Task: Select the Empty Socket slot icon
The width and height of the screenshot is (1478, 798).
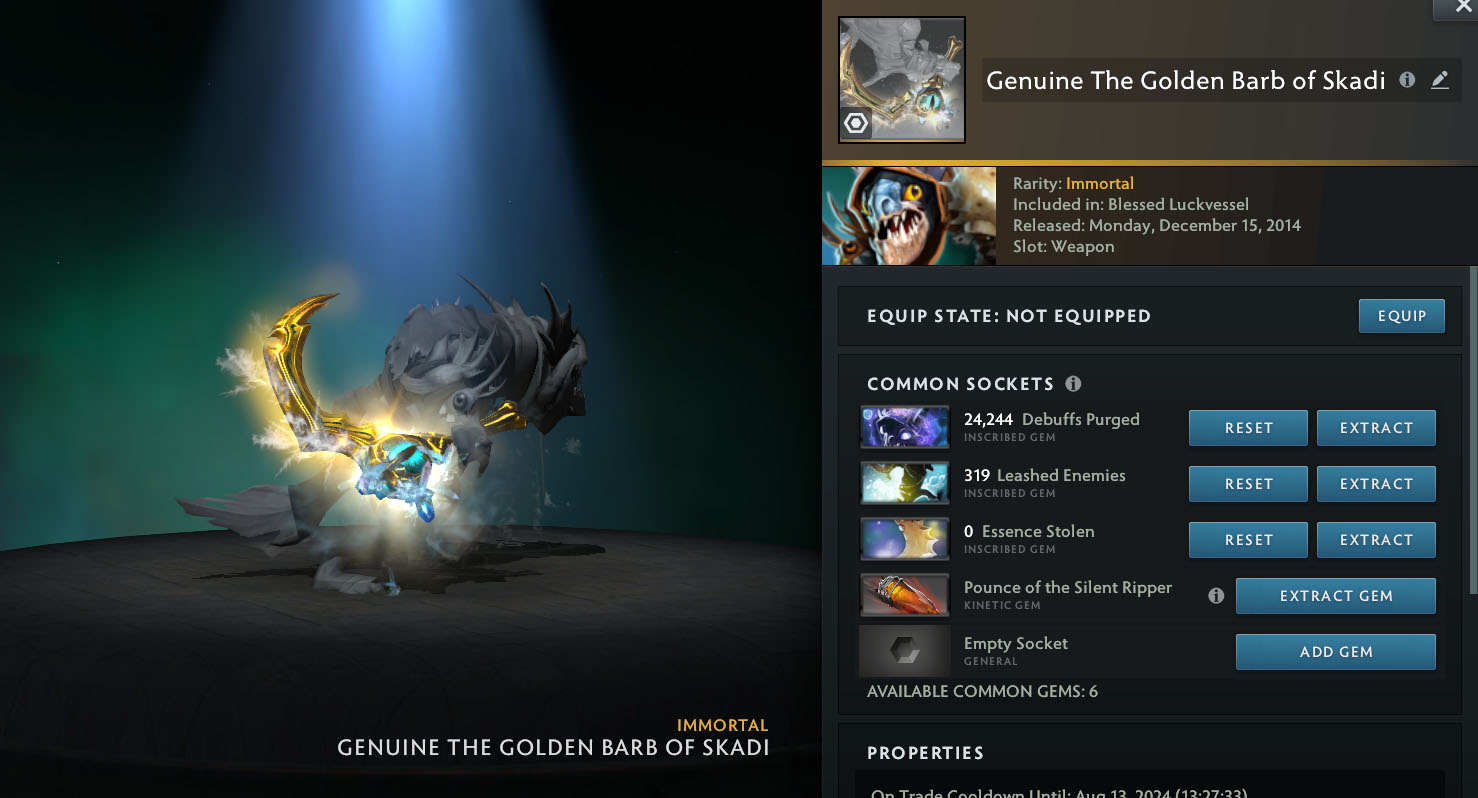Action: click(905, 652)
